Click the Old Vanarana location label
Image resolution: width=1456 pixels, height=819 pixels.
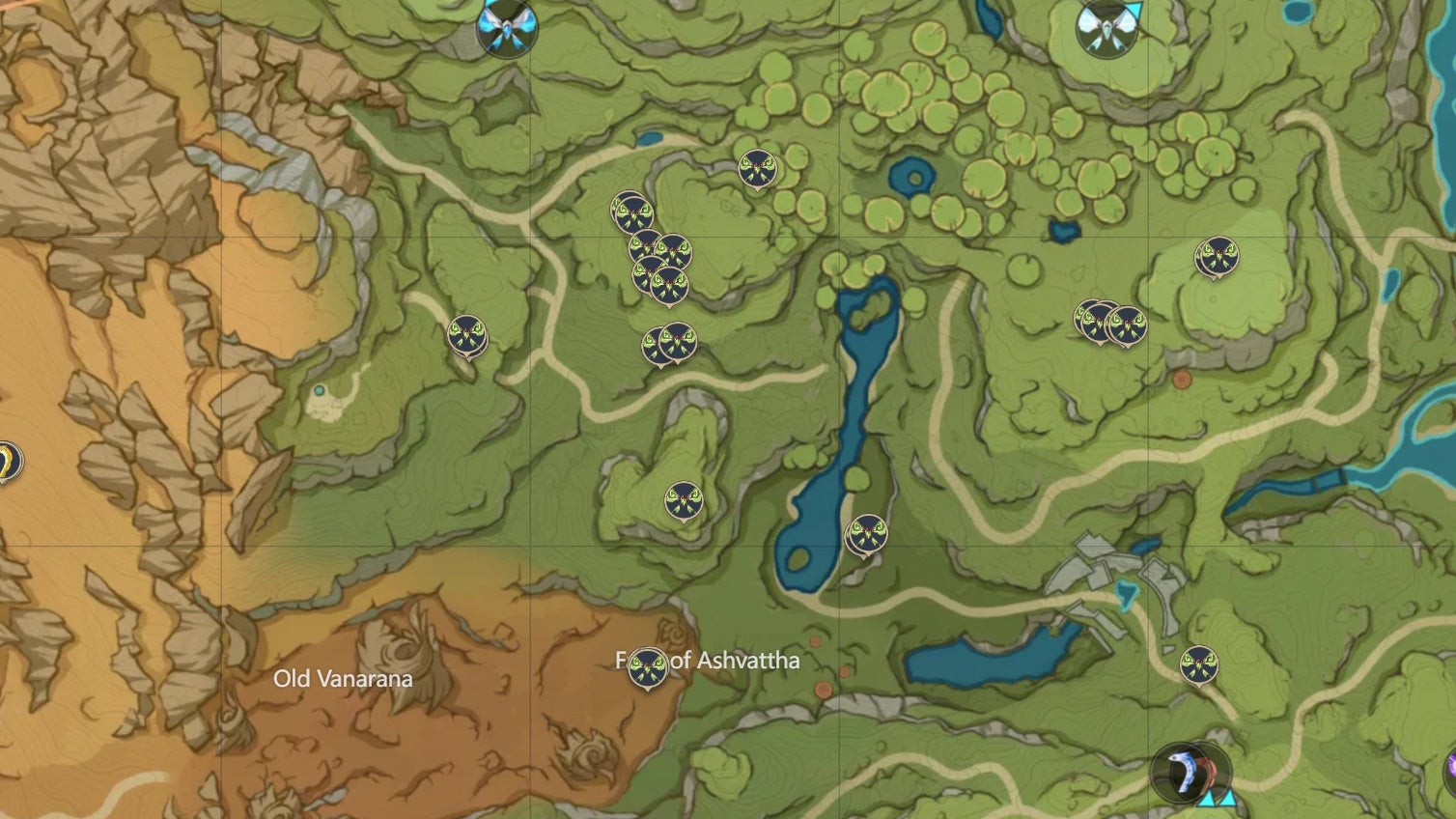(x=343, y=679)
